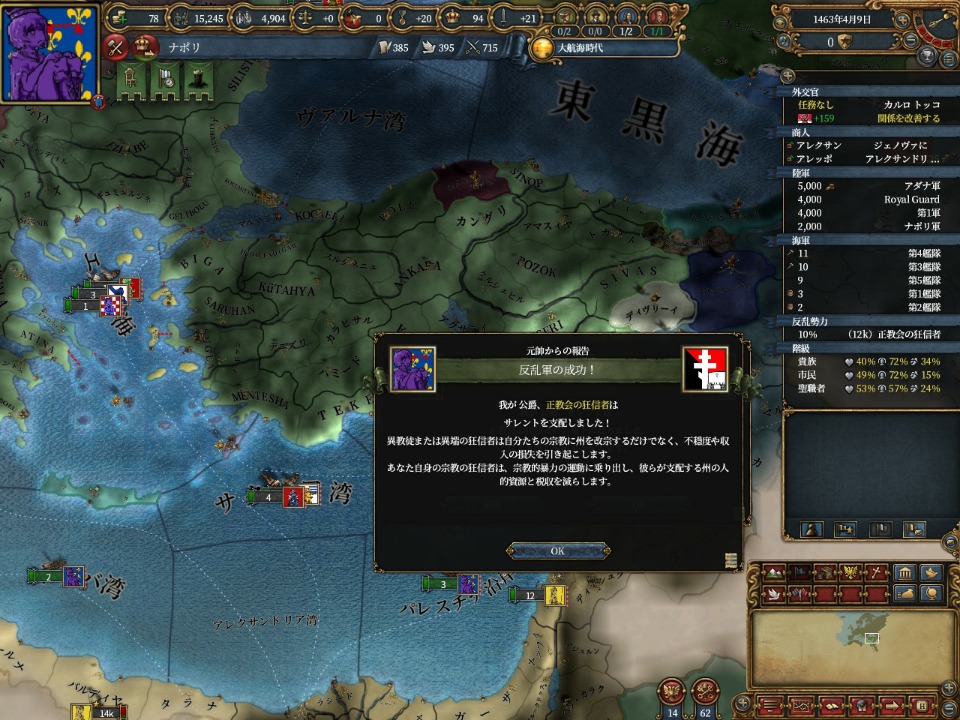Switch to the terrain map mode

pyautogui.click(x=774, y=573)
